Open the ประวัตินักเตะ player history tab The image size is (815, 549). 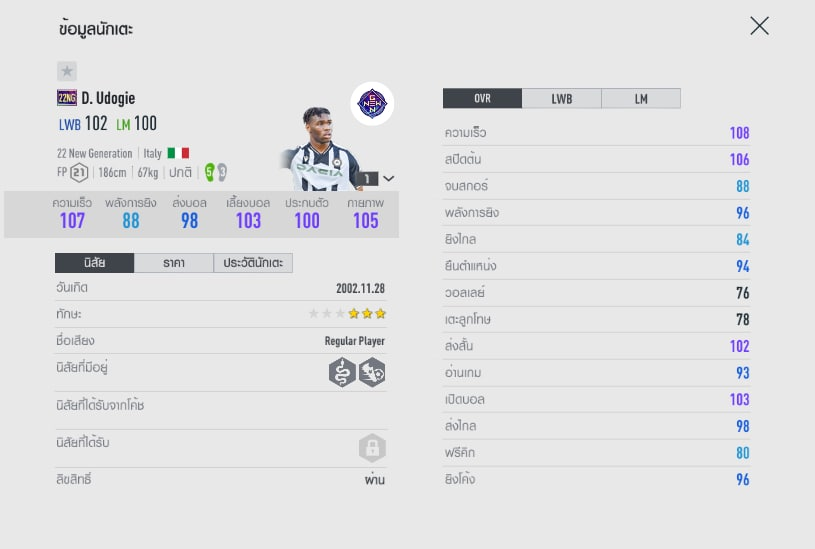click(253, 263)
